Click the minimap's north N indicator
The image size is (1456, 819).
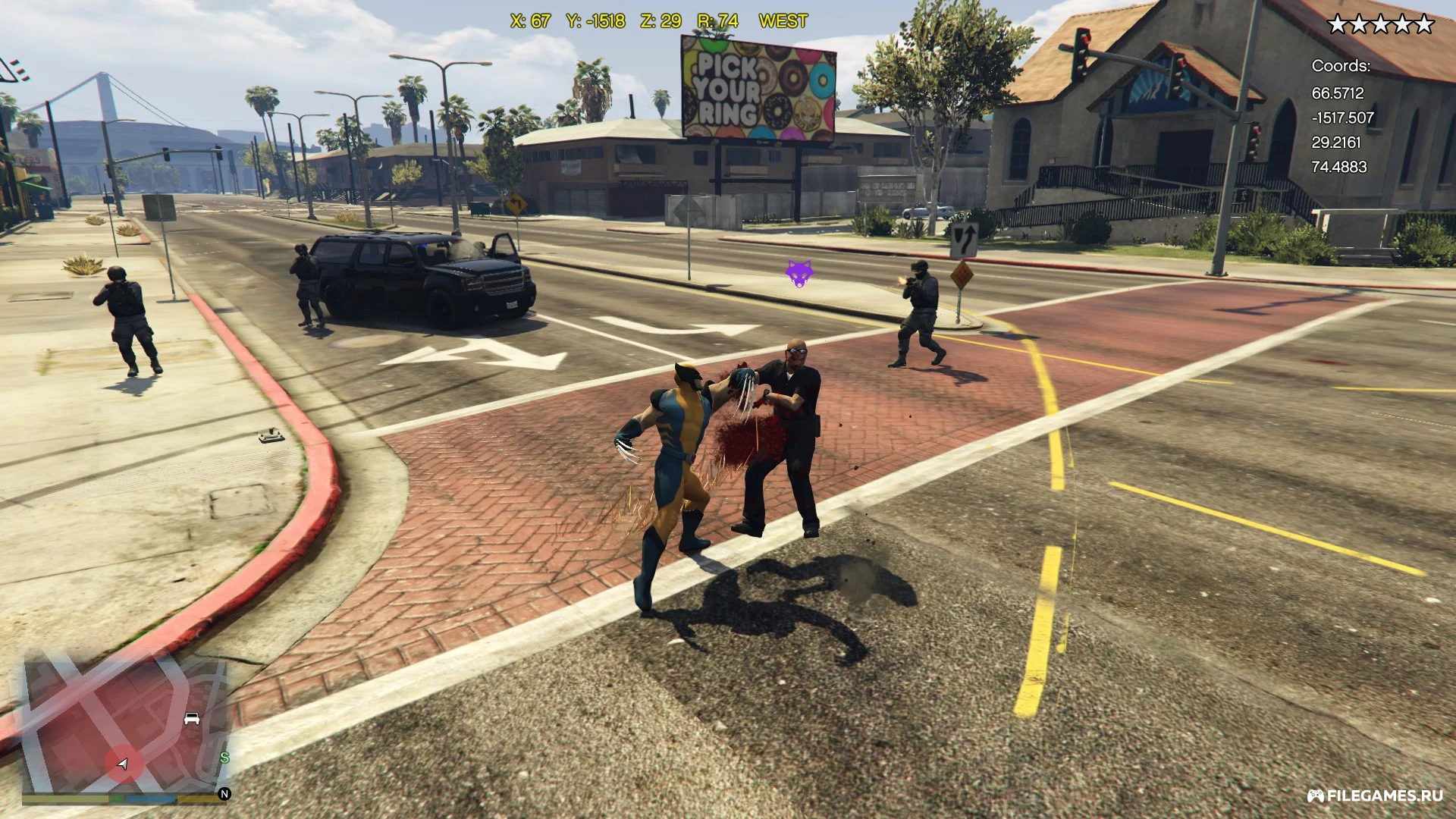point(224,794)
